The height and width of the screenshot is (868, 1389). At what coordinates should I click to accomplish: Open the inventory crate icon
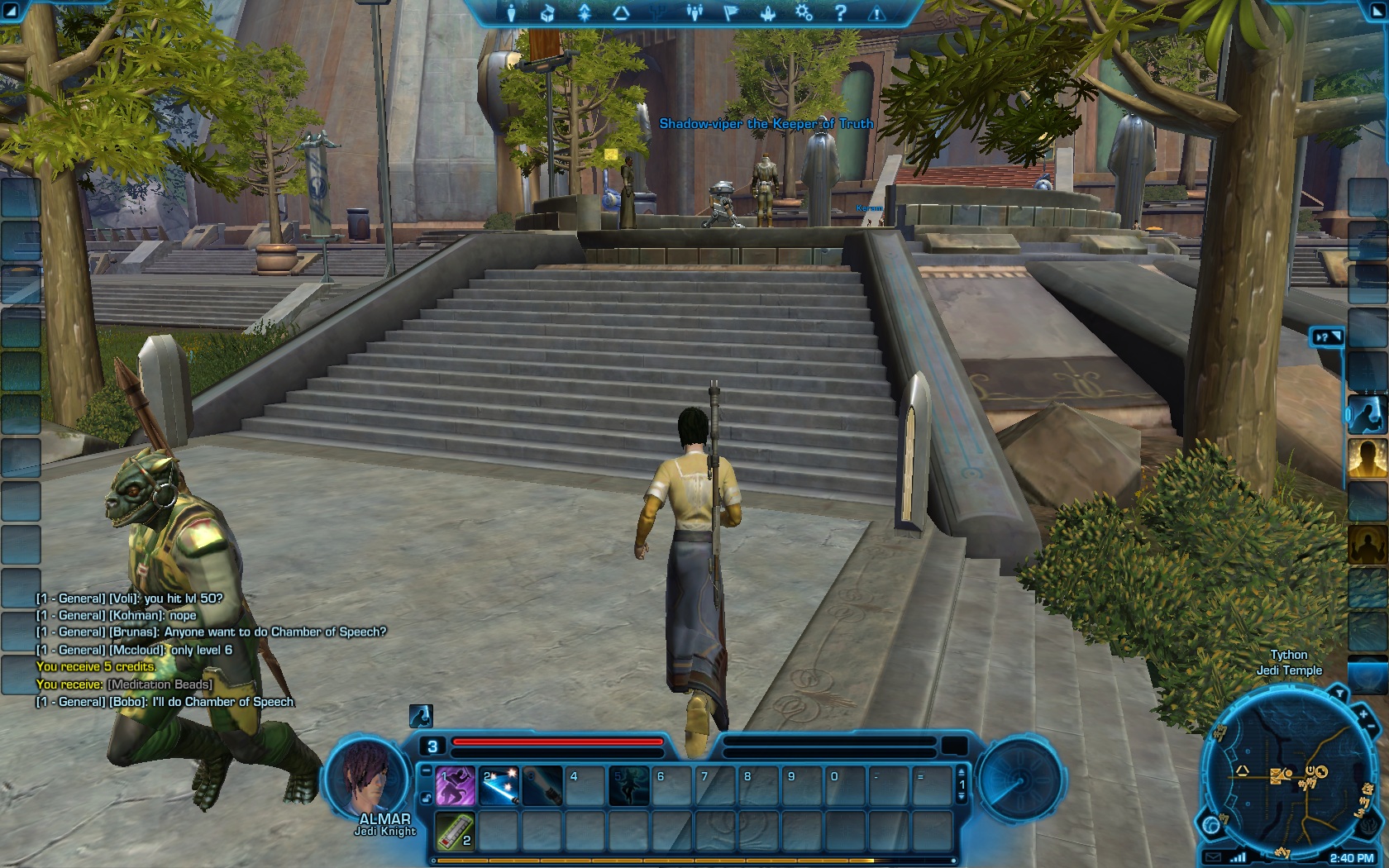point(547,12)
